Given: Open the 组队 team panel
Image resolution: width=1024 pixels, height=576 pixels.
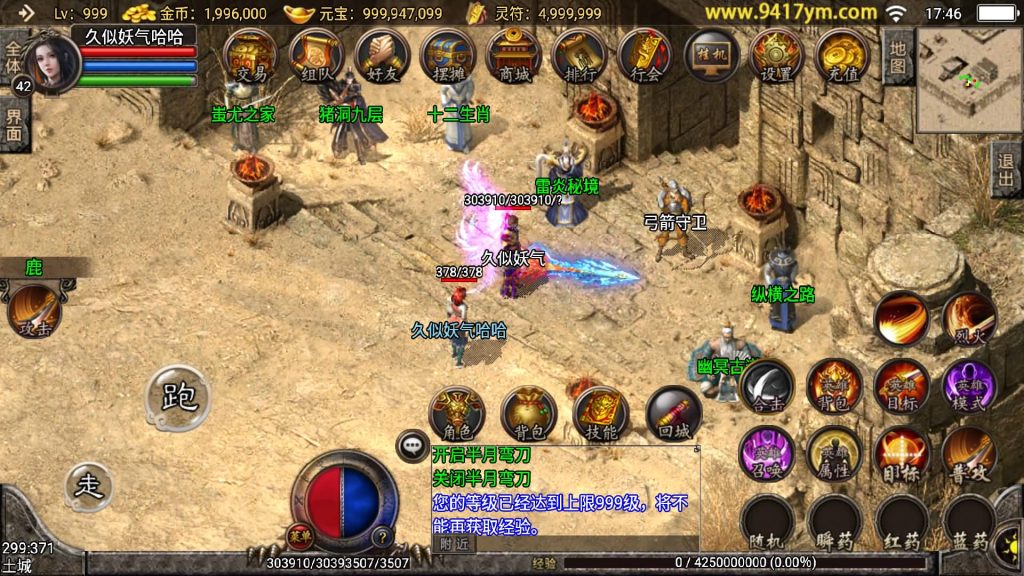Looking at the screenshot, I should pos(316,55).
